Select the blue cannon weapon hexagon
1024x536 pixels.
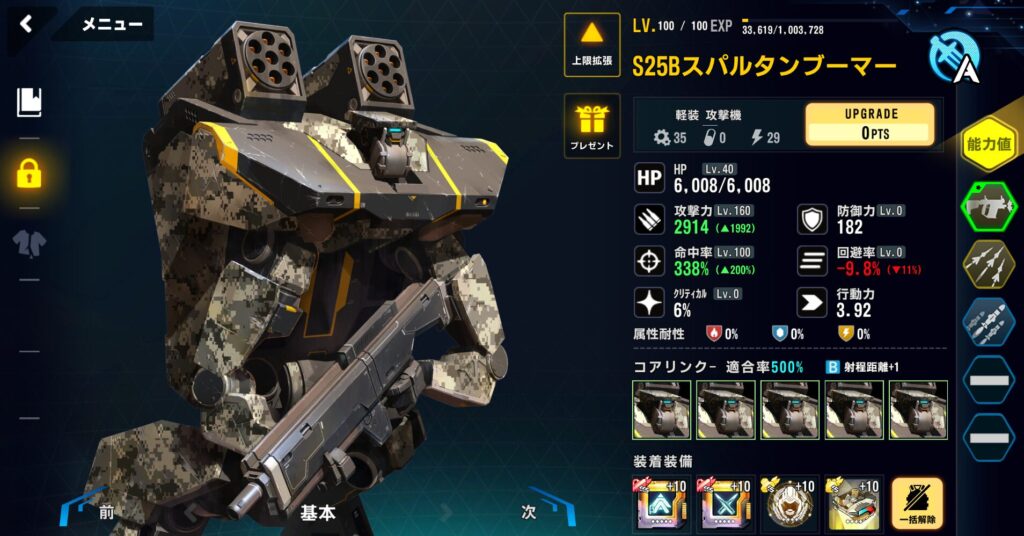pyautogui.click(x=988, y=322)
